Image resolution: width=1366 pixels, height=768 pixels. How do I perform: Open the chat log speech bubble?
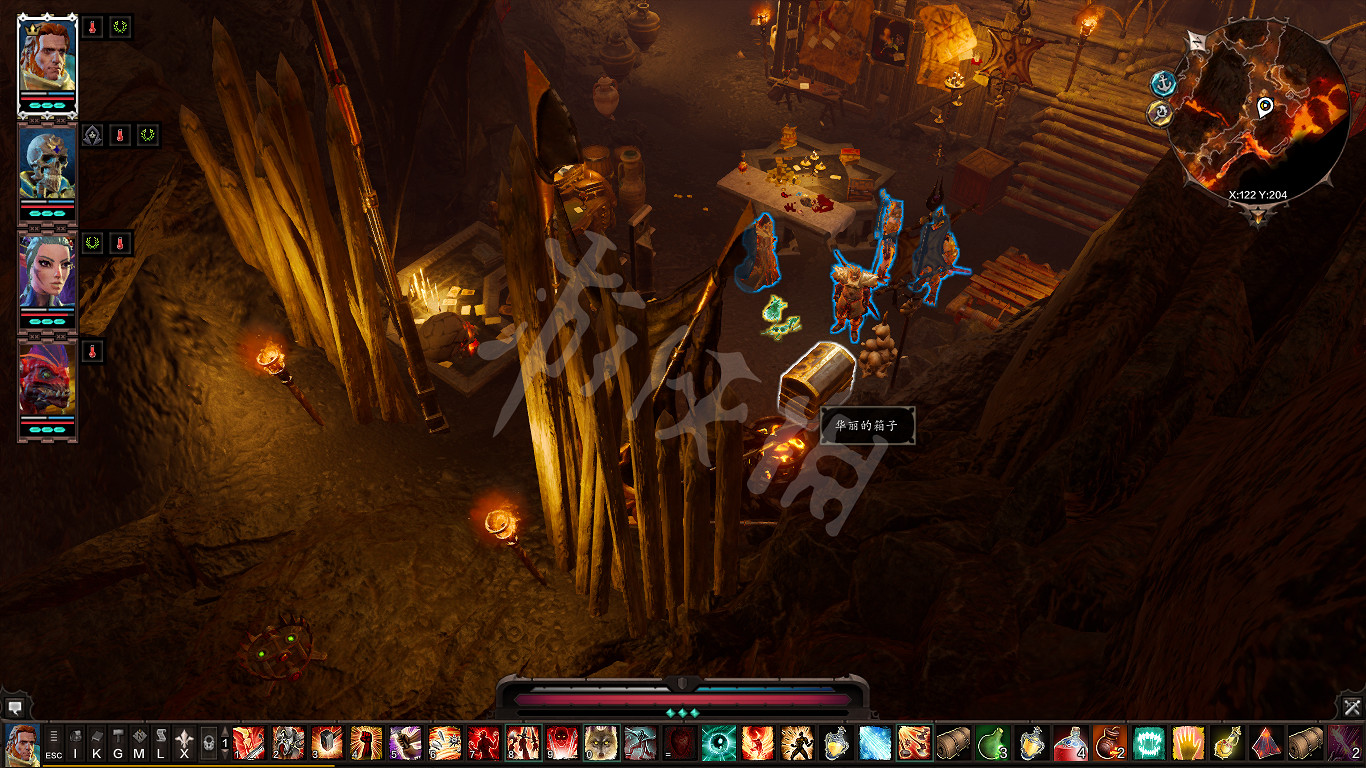(12, 707)
